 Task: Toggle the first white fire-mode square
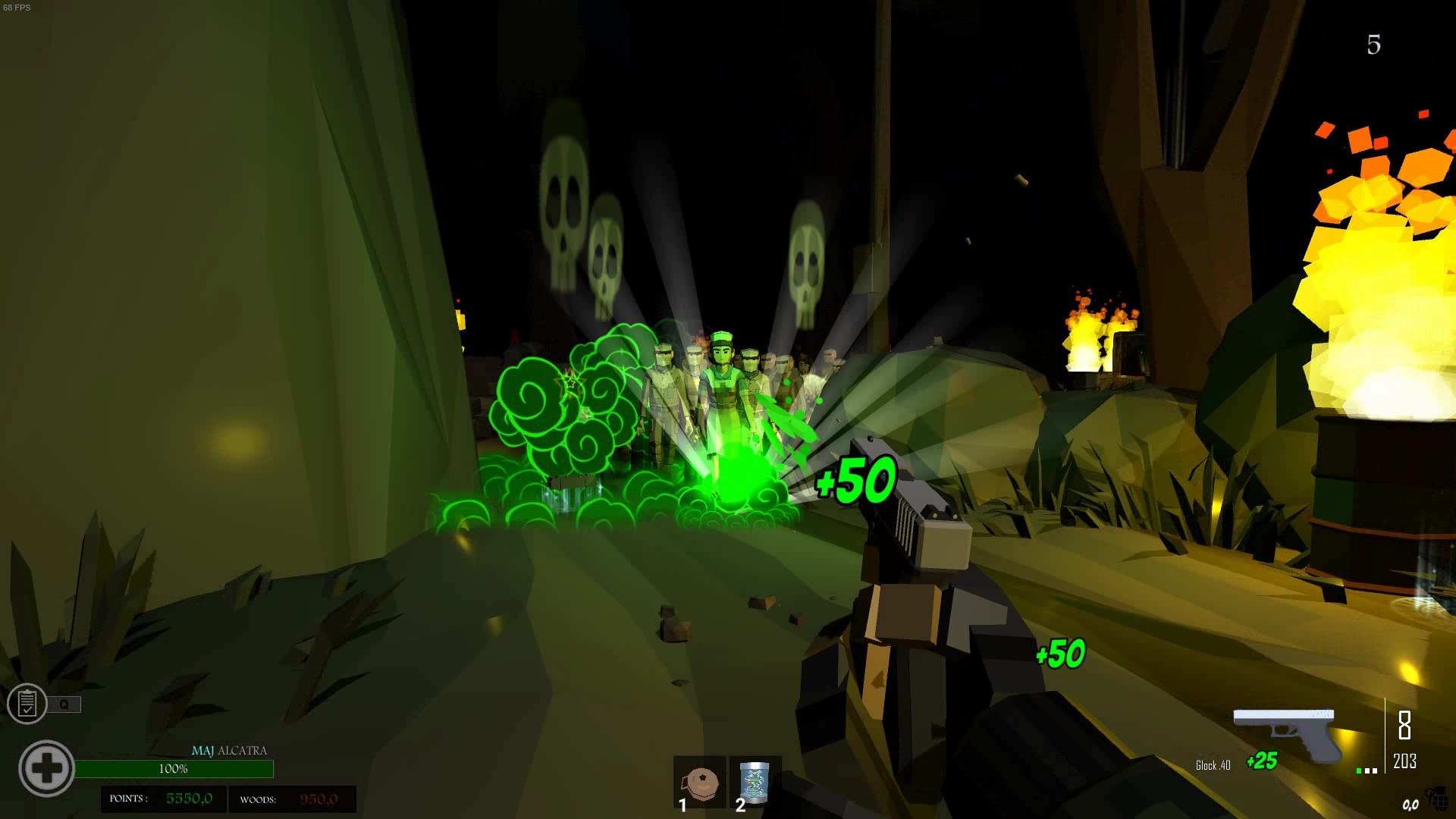click(1367, 770)
